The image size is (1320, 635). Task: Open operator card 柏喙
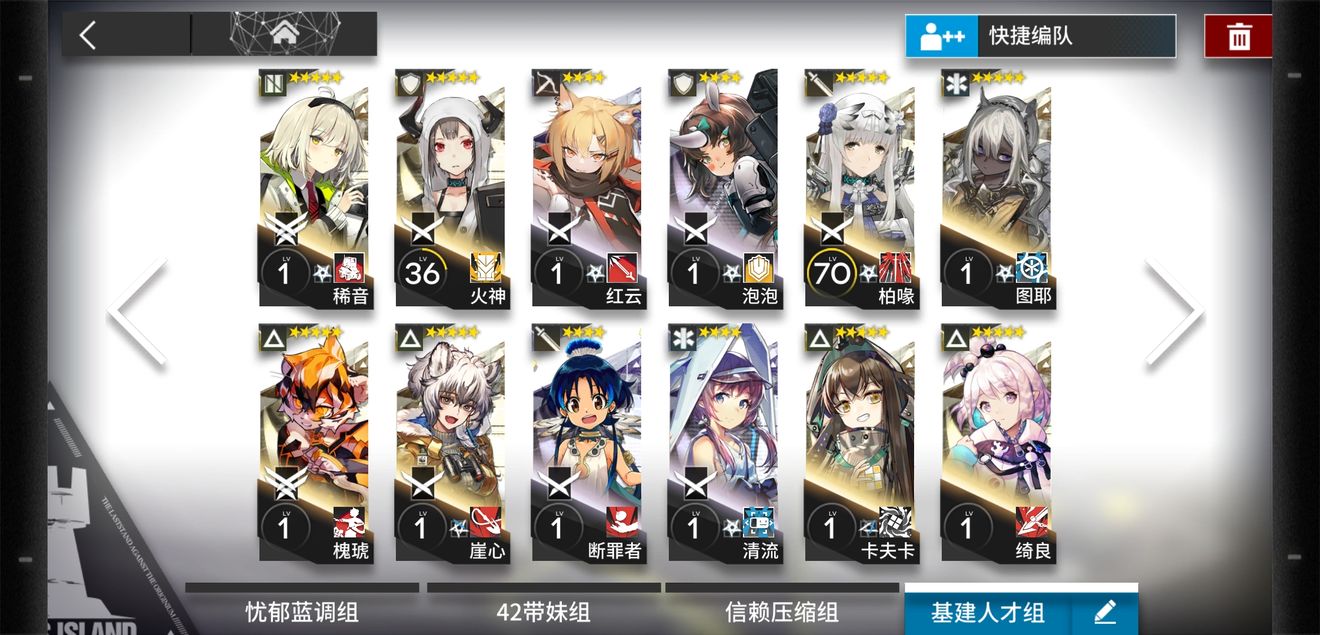coord(859,190)
